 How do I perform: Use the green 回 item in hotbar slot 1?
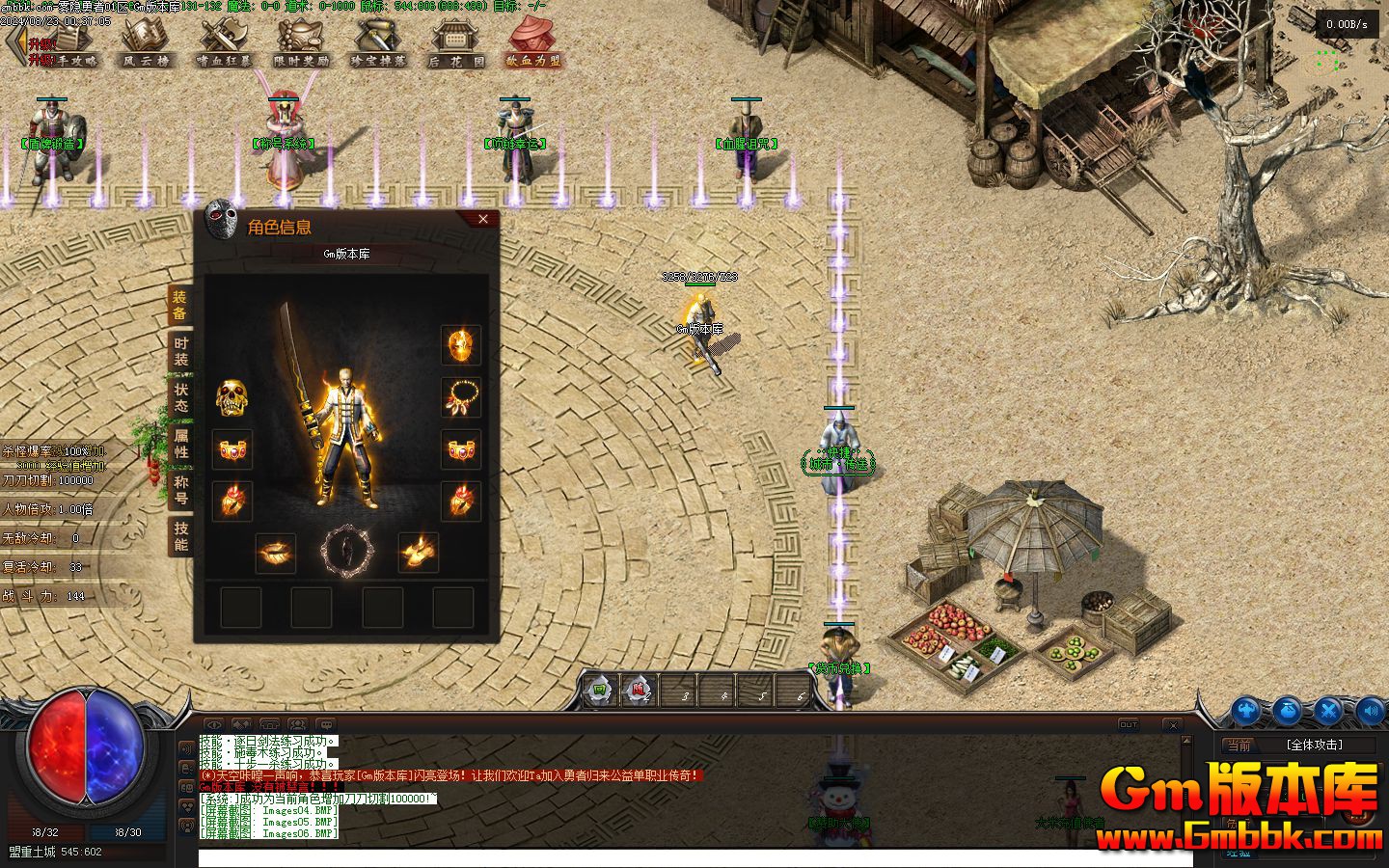click(600, 691)
